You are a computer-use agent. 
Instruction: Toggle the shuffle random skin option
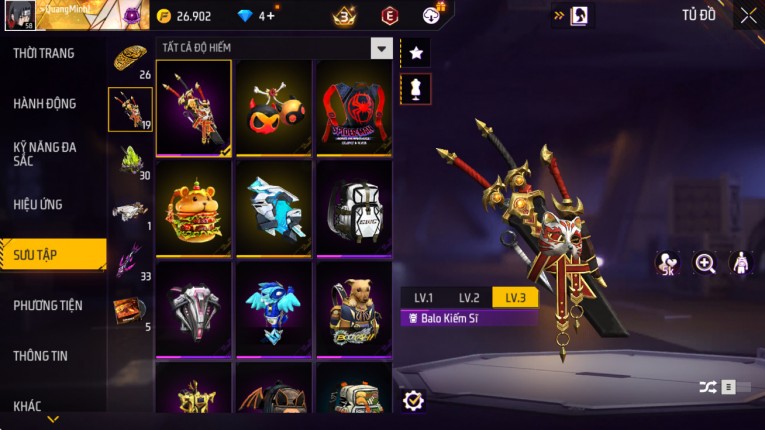tap(708, 387)
